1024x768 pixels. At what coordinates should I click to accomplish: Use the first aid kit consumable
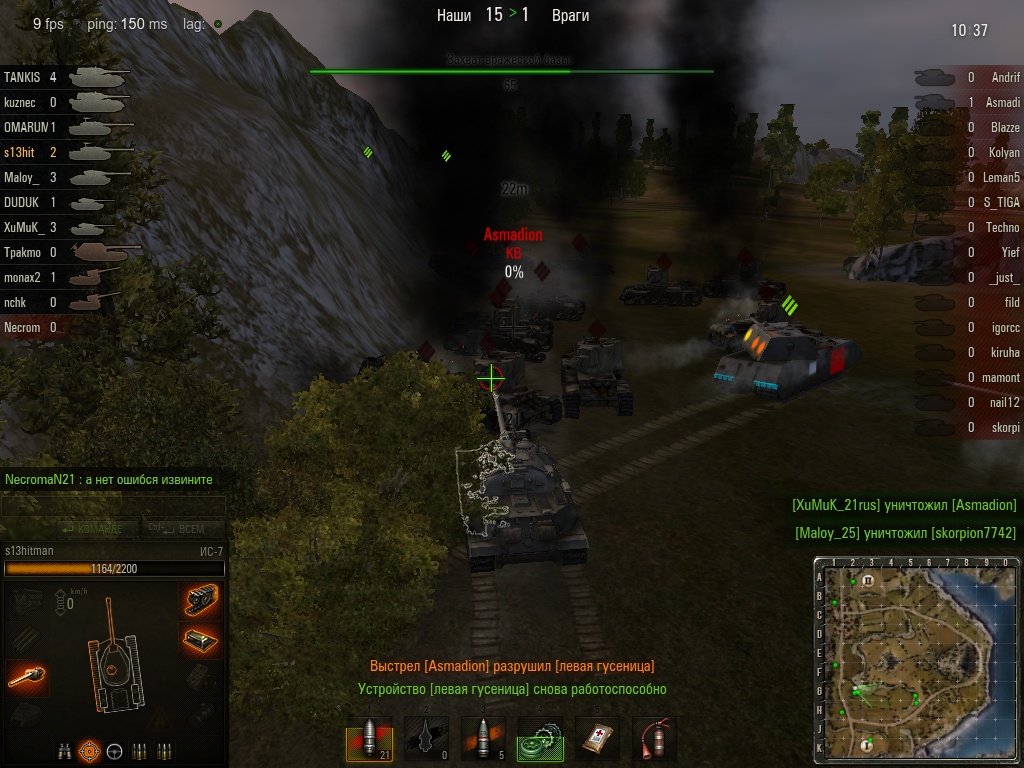pyautogui.click(x=597, y=740)
